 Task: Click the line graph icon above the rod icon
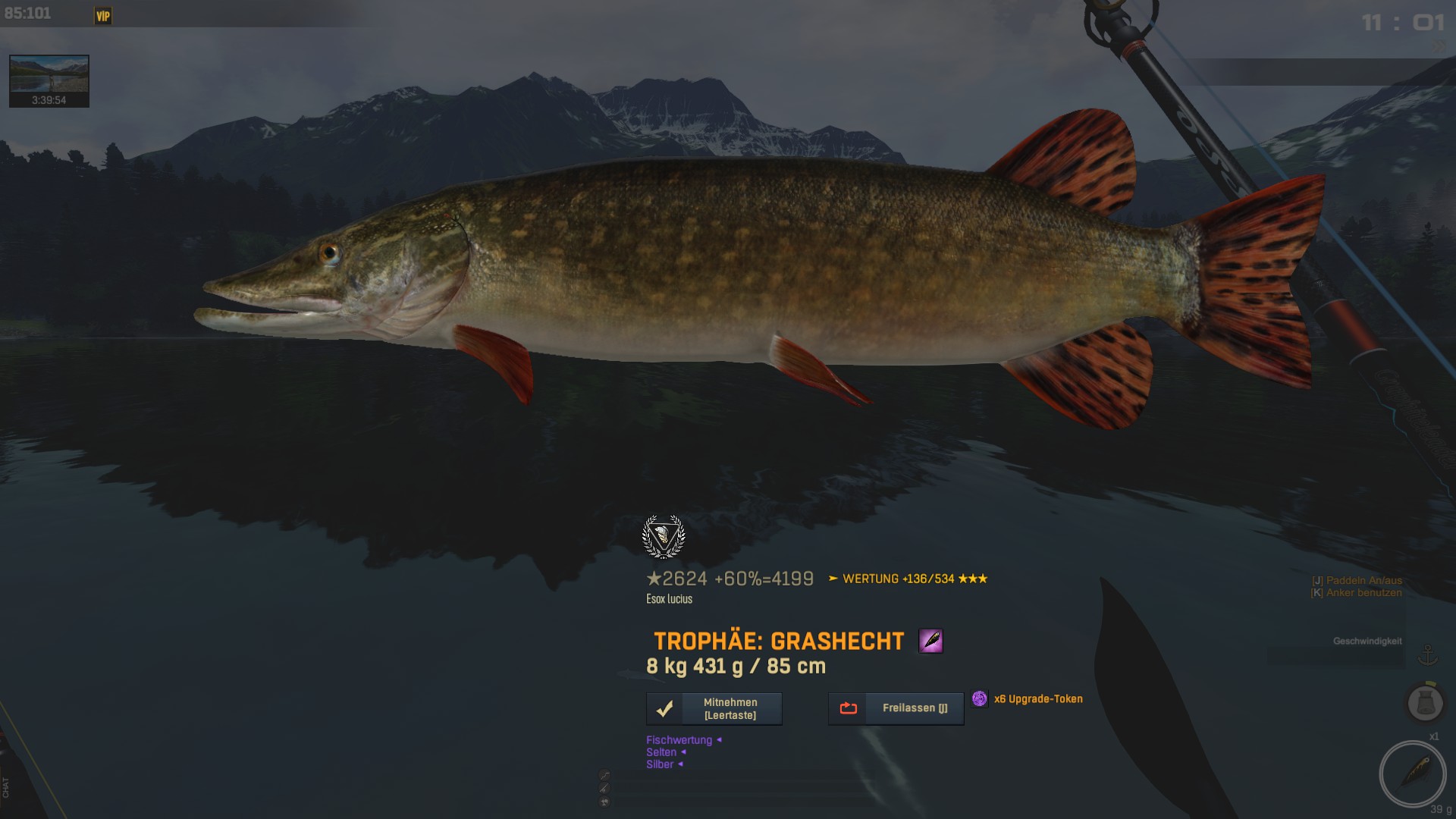click(604, 775)
